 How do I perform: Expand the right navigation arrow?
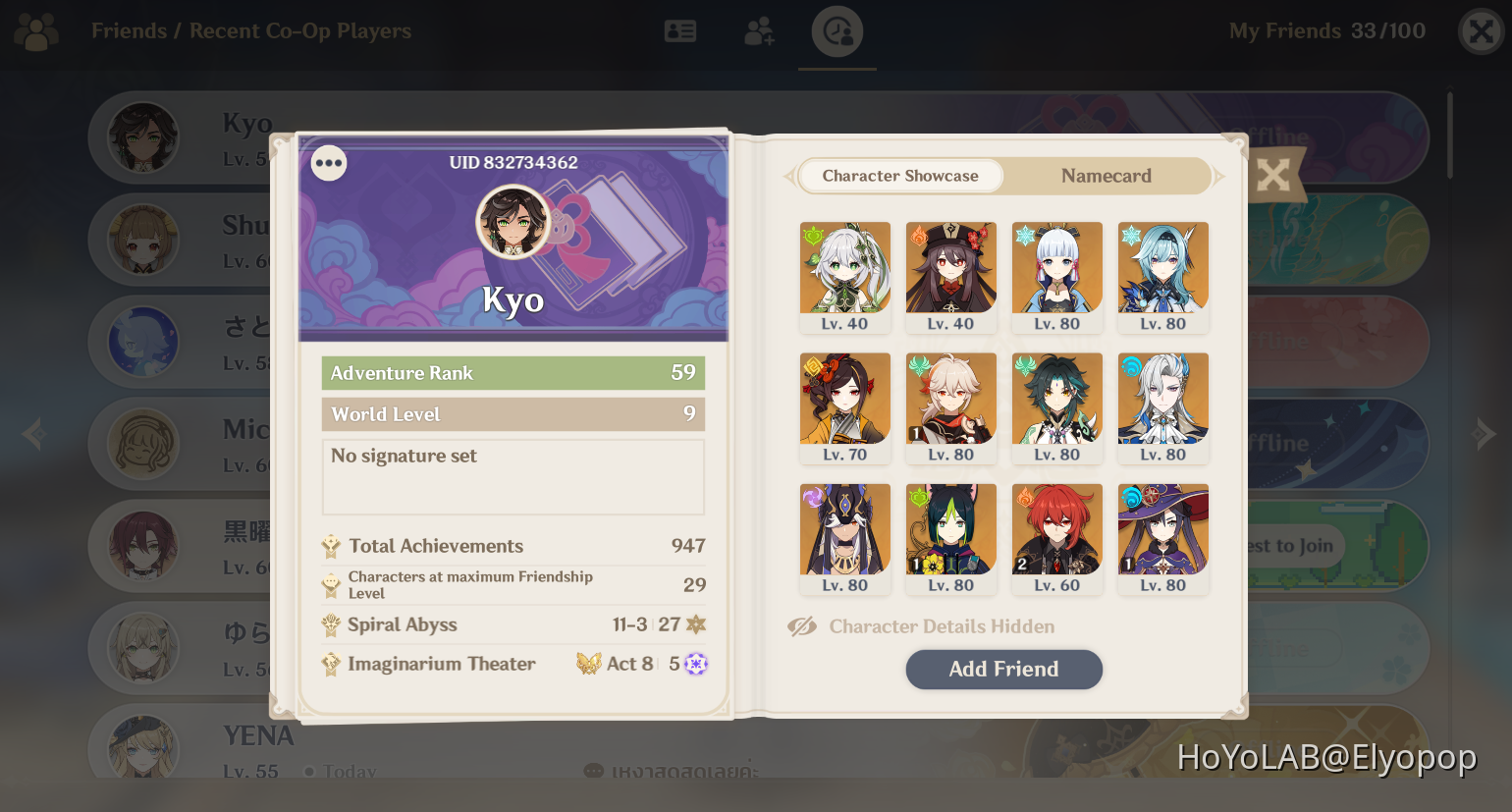1485,433
